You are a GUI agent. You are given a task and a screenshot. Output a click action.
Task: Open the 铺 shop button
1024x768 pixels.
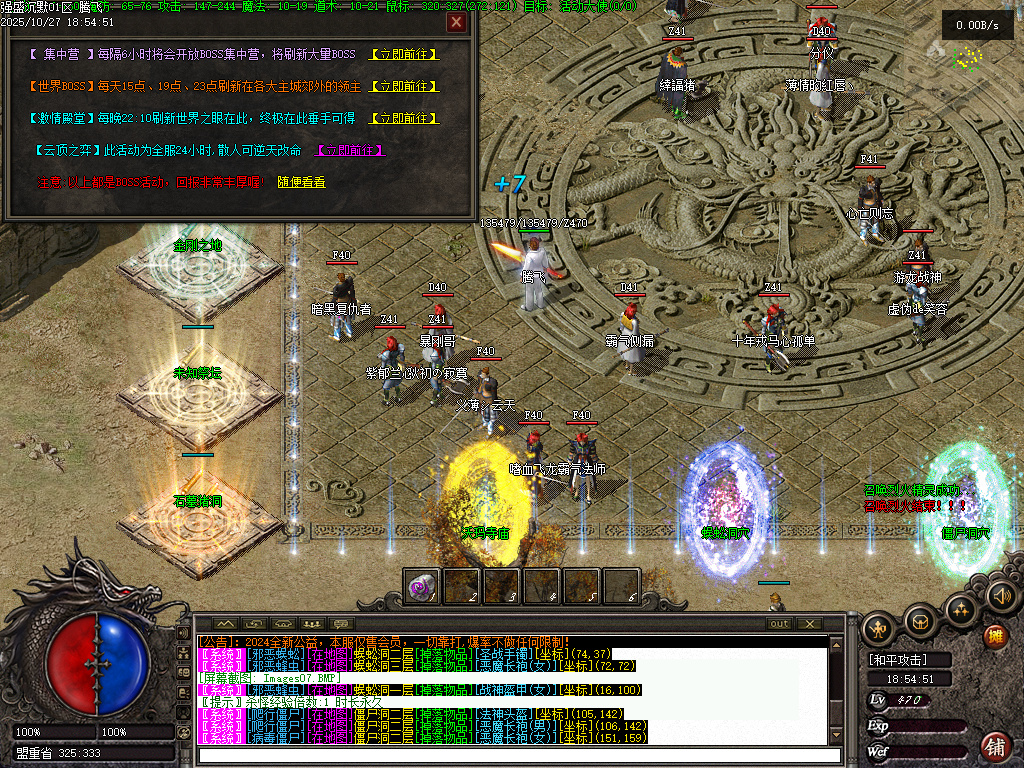[995, 746]
